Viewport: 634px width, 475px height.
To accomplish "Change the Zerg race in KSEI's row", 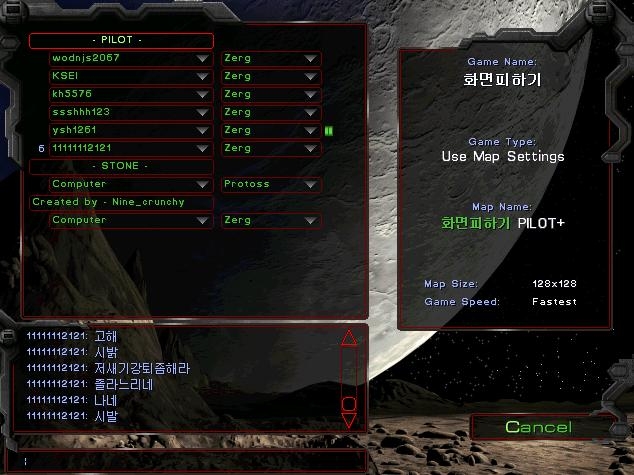I will (311, 77).
